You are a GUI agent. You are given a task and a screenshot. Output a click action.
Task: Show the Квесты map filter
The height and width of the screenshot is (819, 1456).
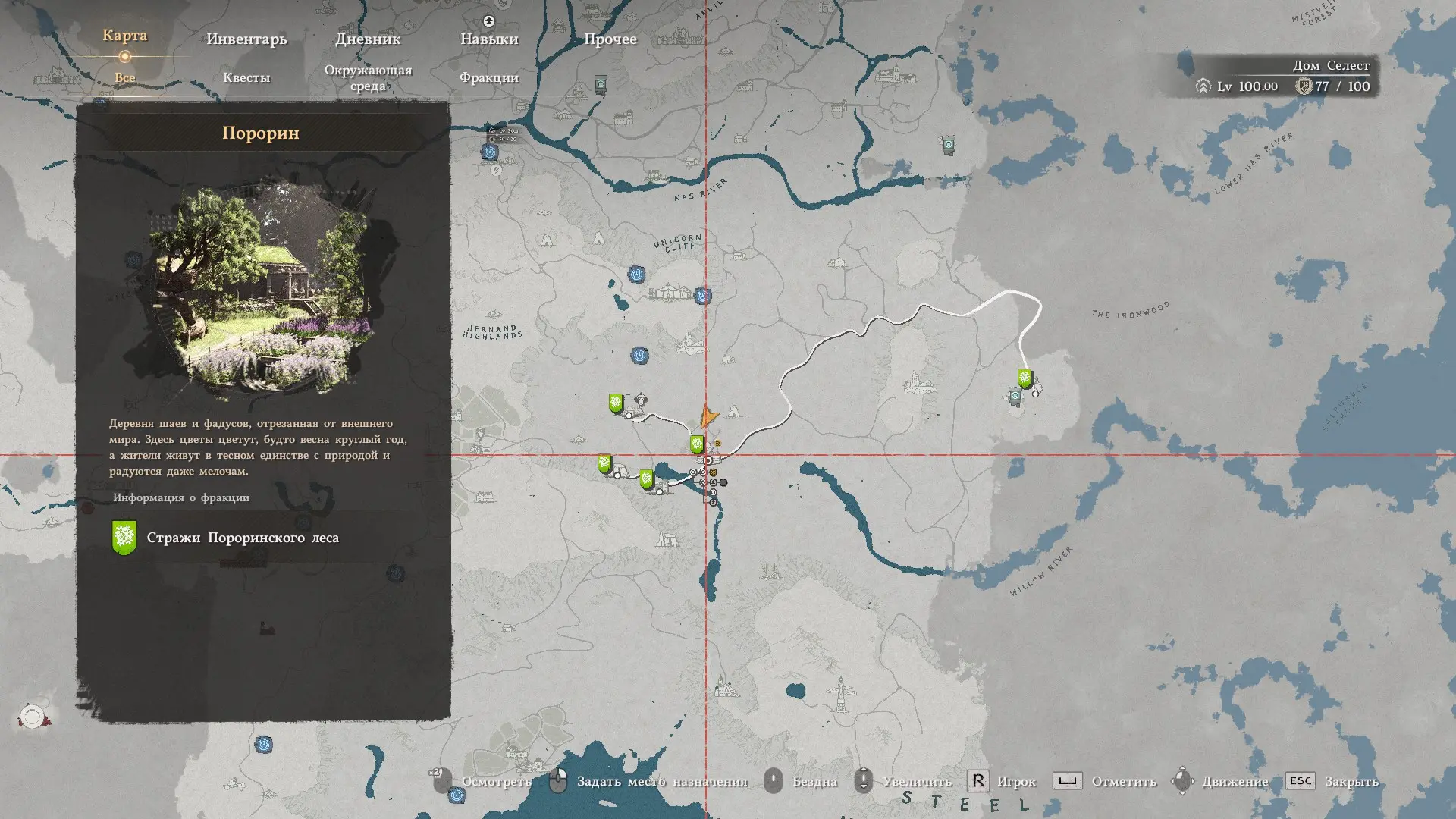click(246, 77)
